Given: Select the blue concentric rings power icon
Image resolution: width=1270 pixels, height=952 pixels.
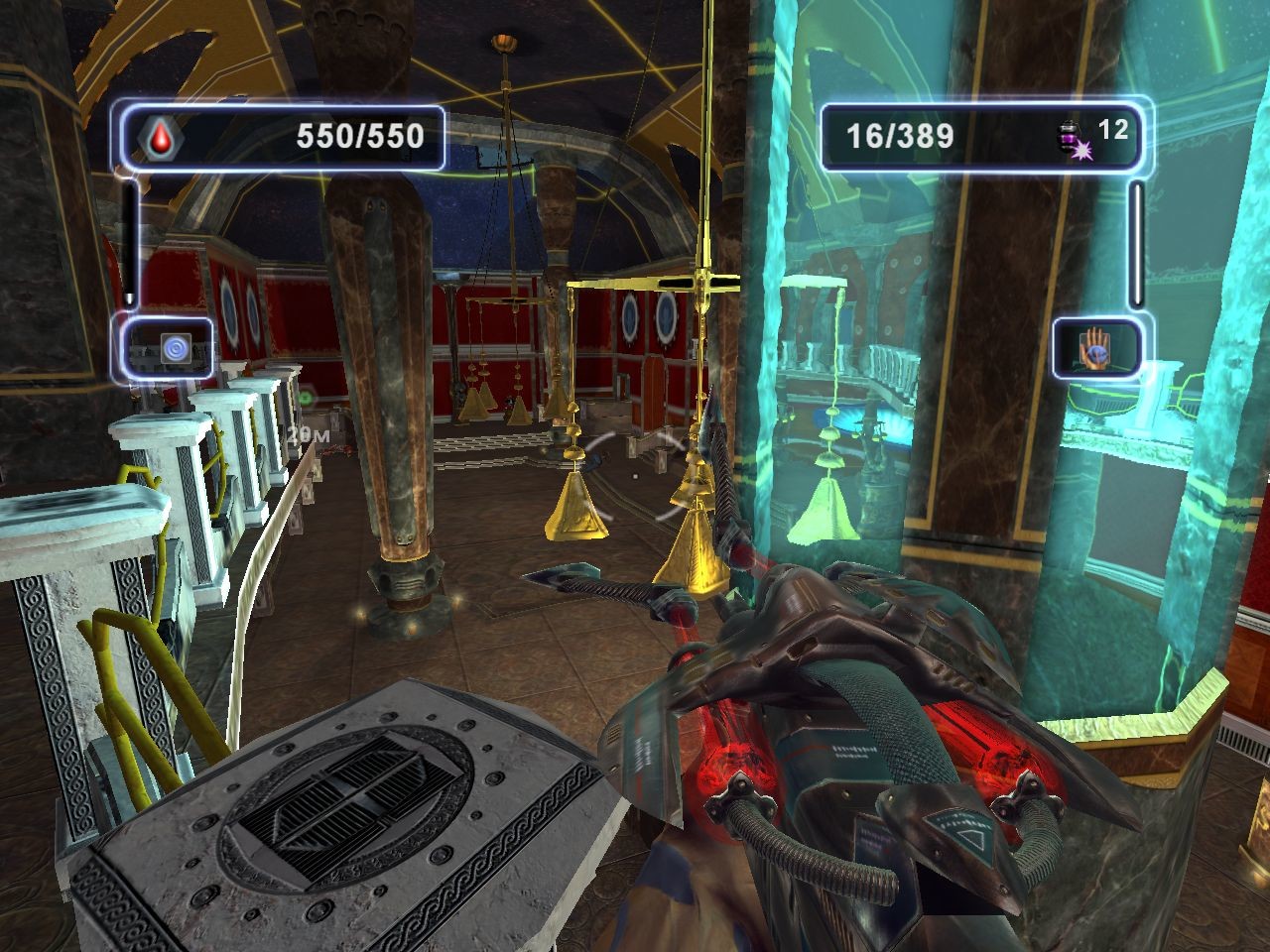Looking at the screenshot, I should pos(175,348).
